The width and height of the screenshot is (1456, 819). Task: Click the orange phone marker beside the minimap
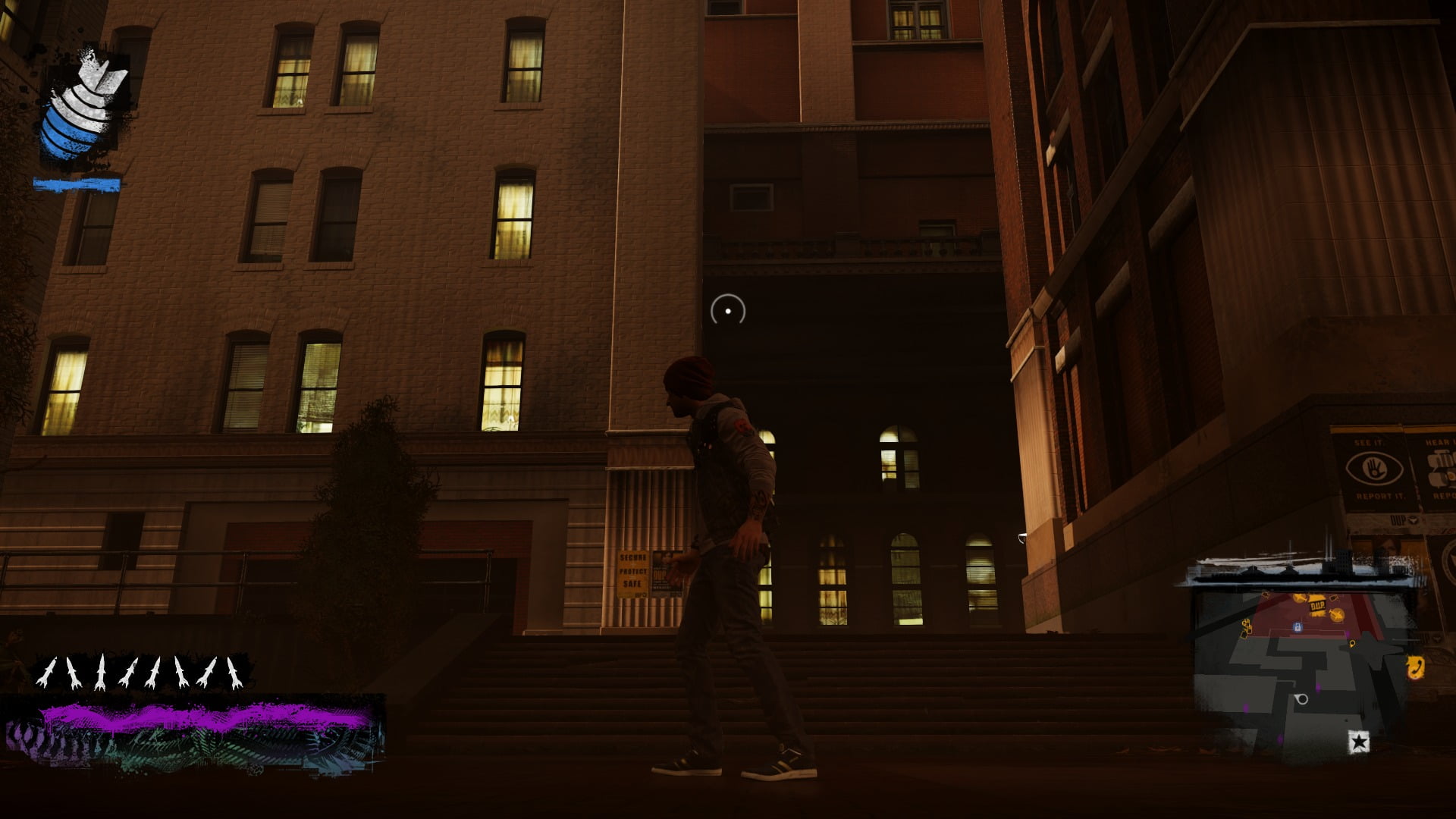tap(1415, 667)
